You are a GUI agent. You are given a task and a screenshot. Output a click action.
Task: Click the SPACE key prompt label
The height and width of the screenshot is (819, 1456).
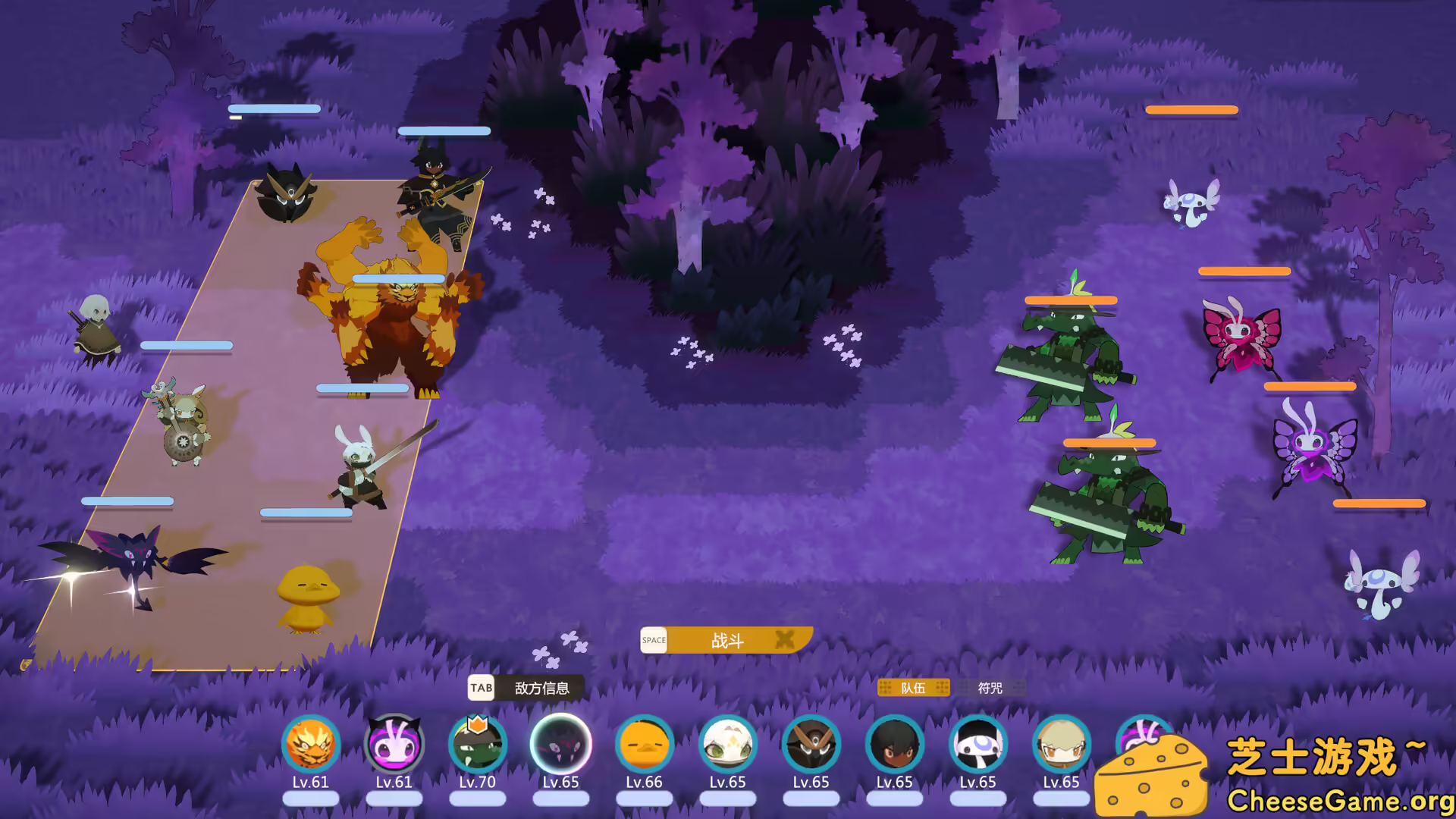click(654, 641)
